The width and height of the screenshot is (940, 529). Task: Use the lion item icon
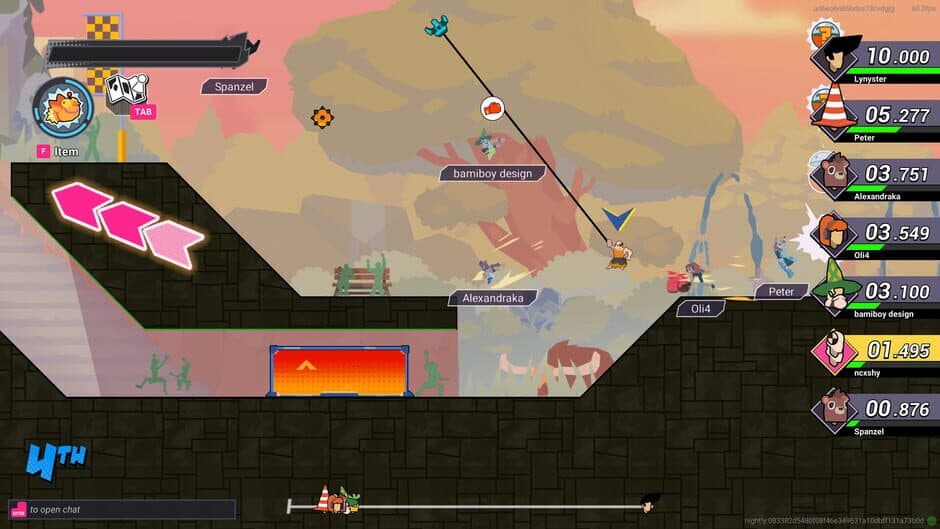(x=62, y=108)
